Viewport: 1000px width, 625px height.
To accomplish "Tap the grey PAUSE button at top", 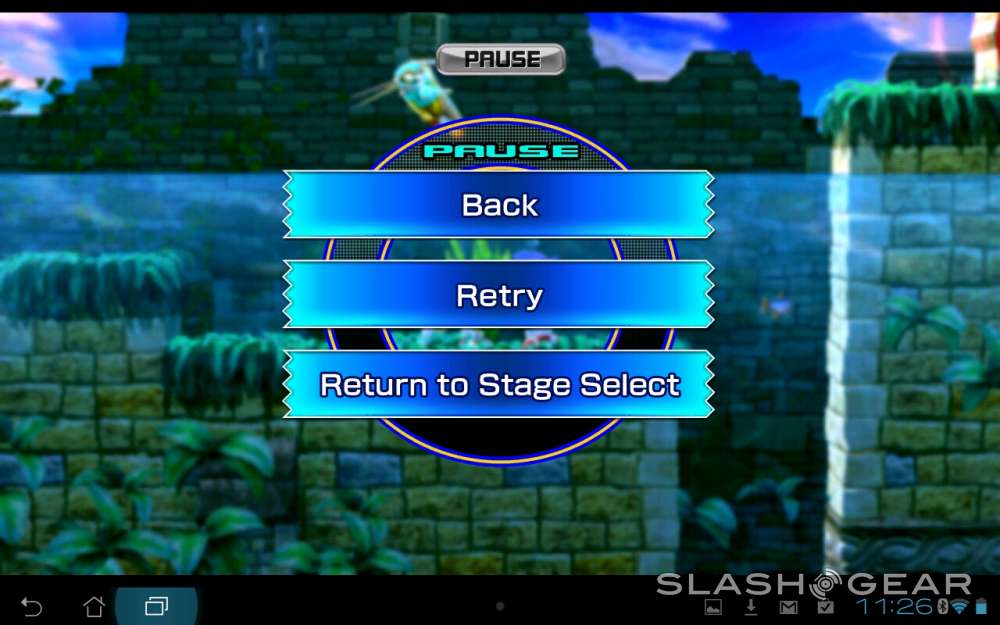I will pyautogui.click(x=501, y=59).
